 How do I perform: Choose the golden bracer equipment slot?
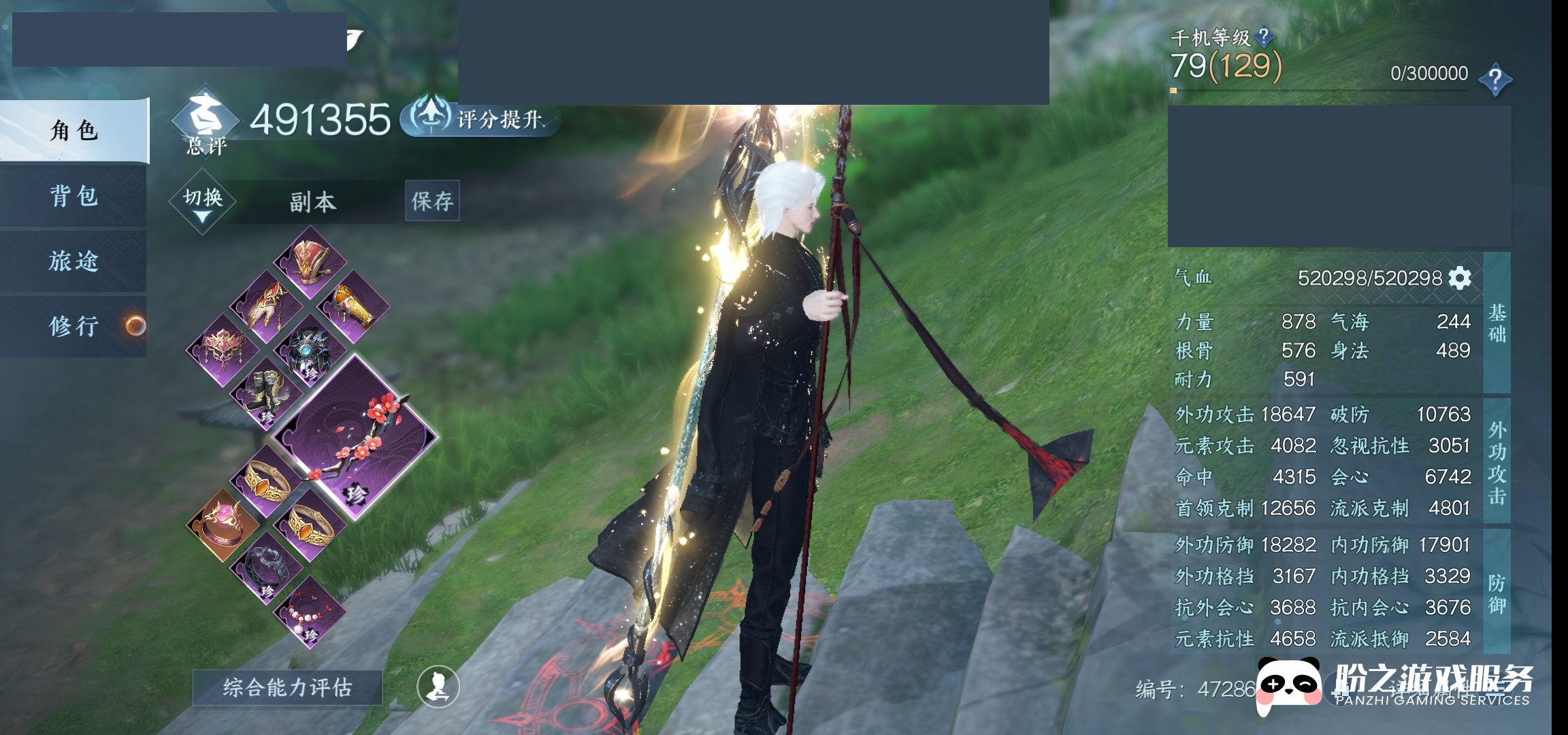point(355,306)
